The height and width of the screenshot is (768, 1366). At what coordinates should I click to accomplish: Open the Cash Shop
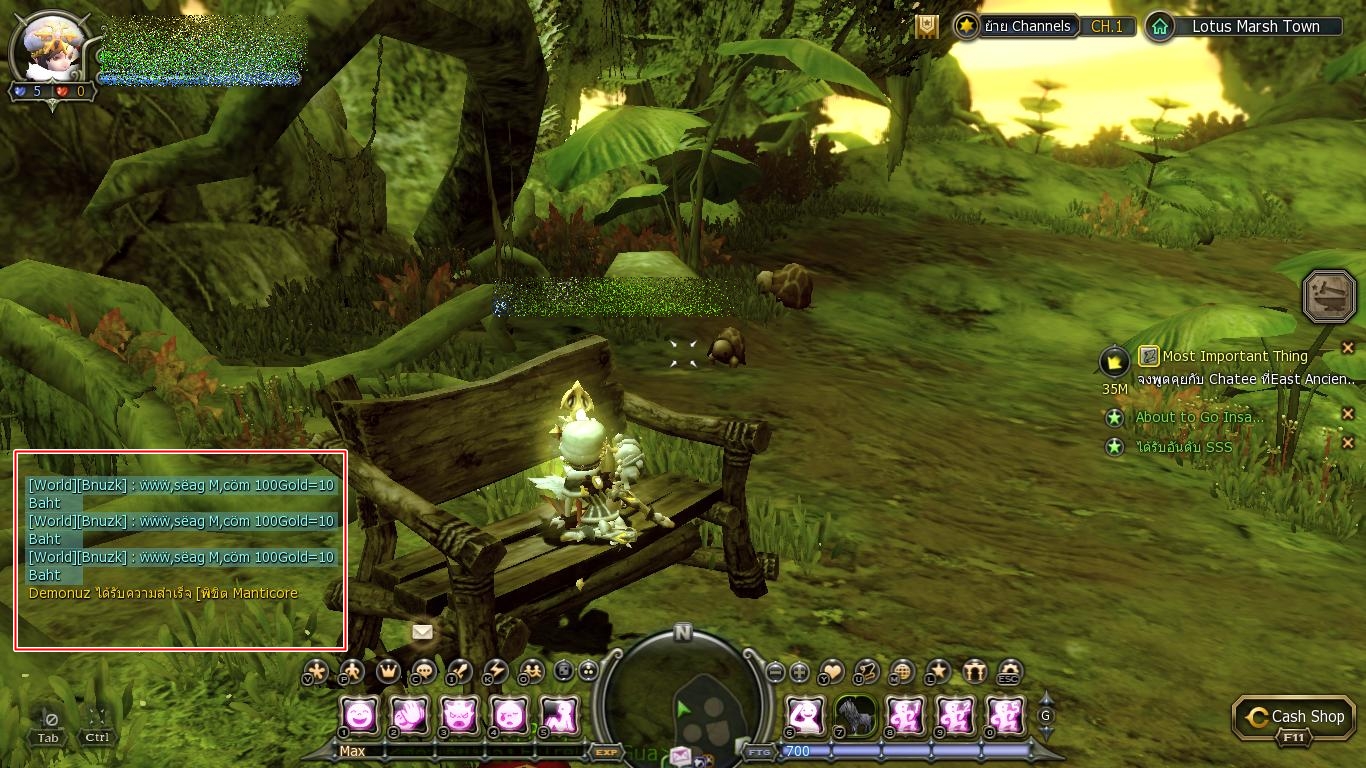point(1296,717)
